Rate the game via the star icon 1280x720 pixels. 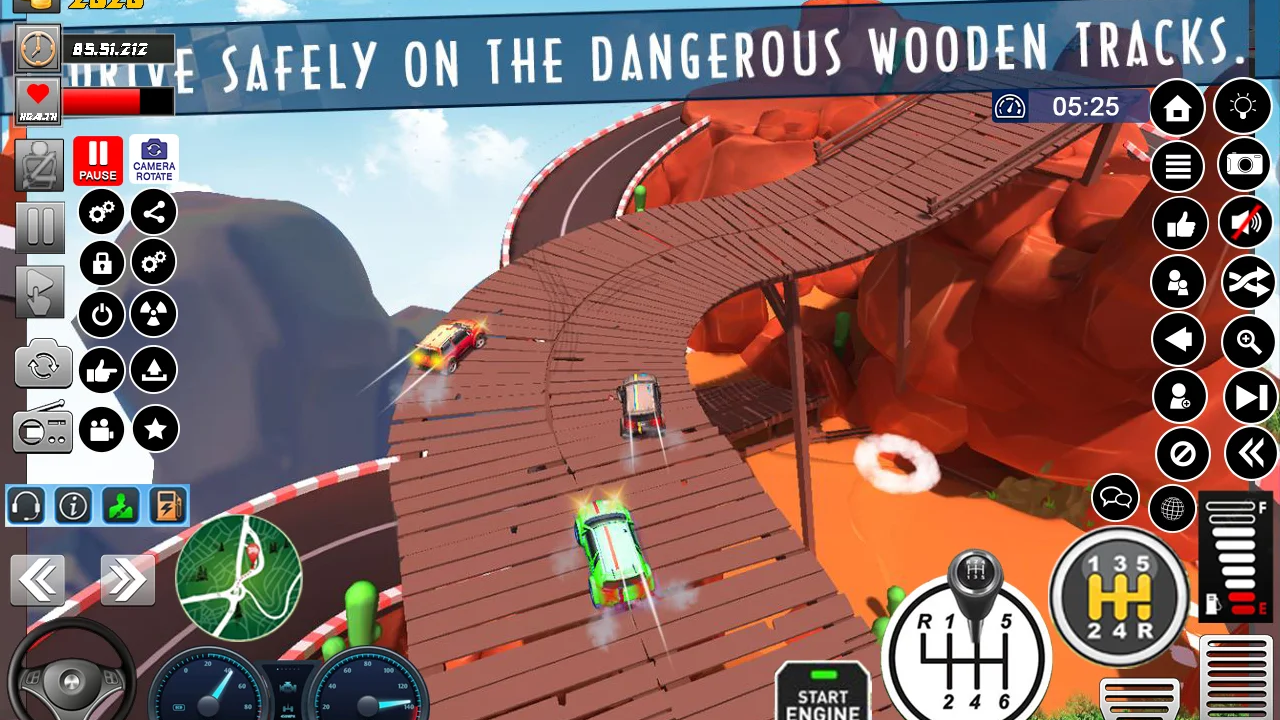click(x=155, y=429)
